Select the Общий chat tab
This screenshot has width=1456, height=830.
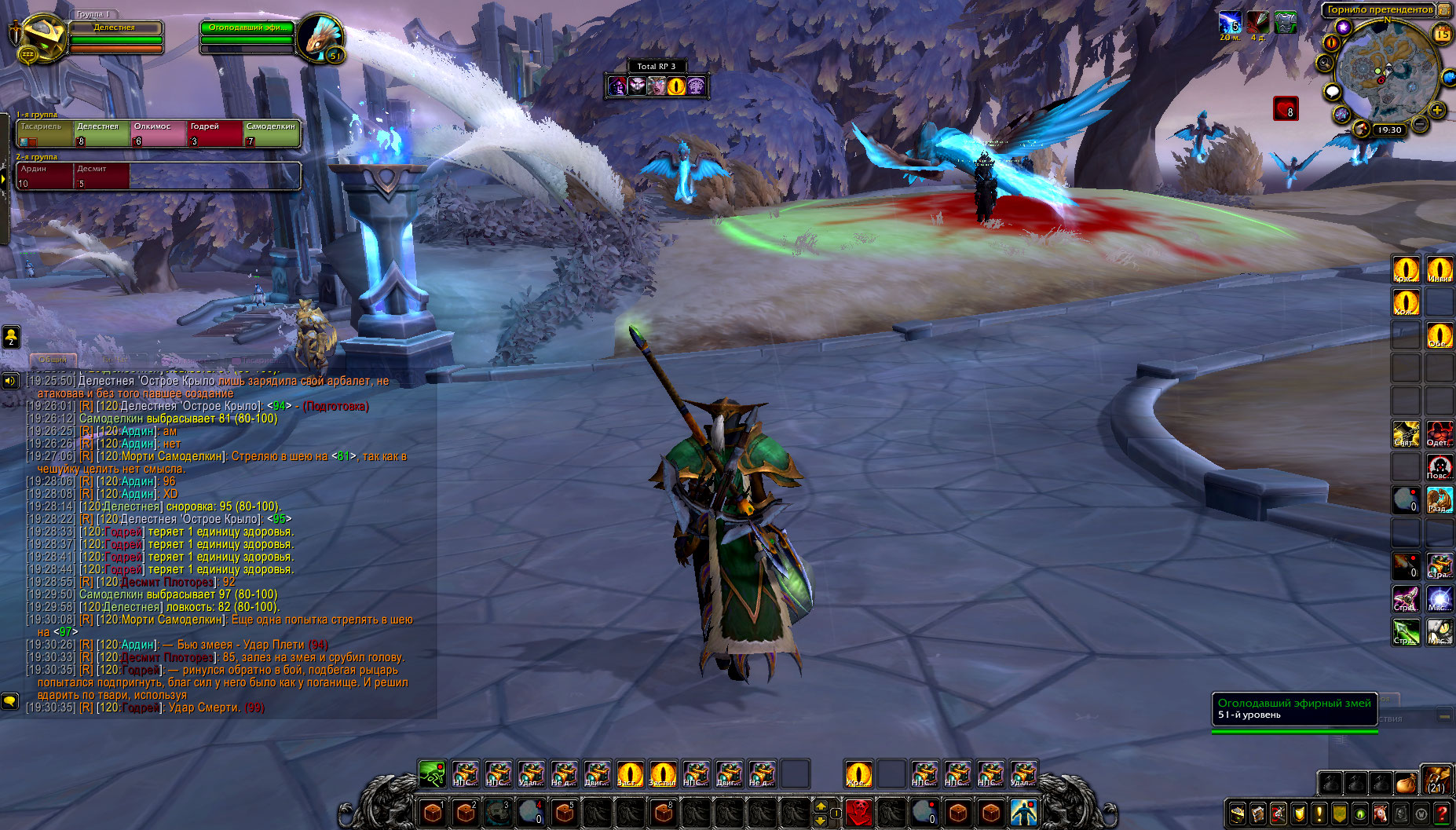click(x=53, y=360)
